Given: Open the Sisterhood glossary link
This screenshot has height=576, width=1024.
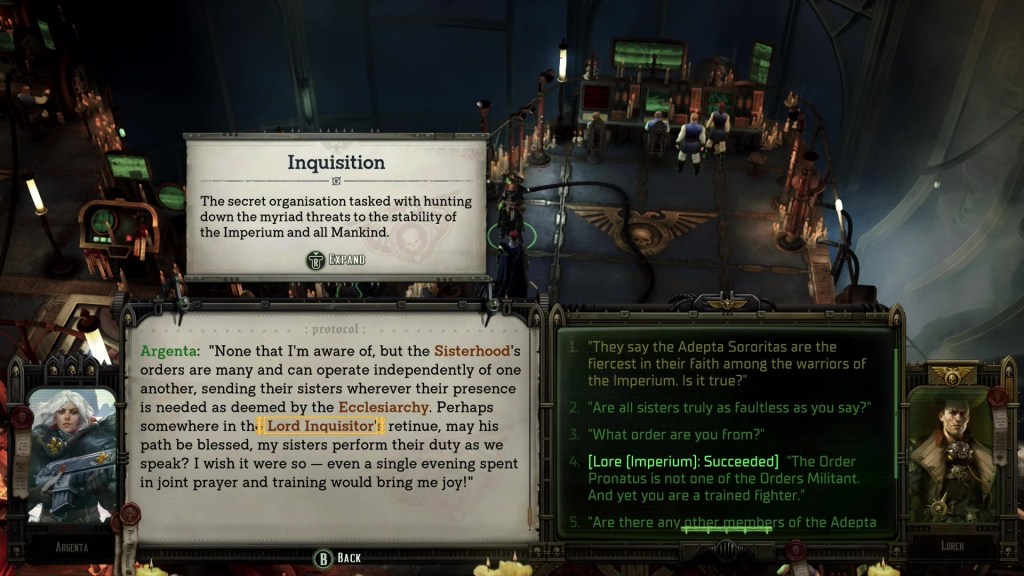Looking at the screenshot, I should click(x=472, y=351).
